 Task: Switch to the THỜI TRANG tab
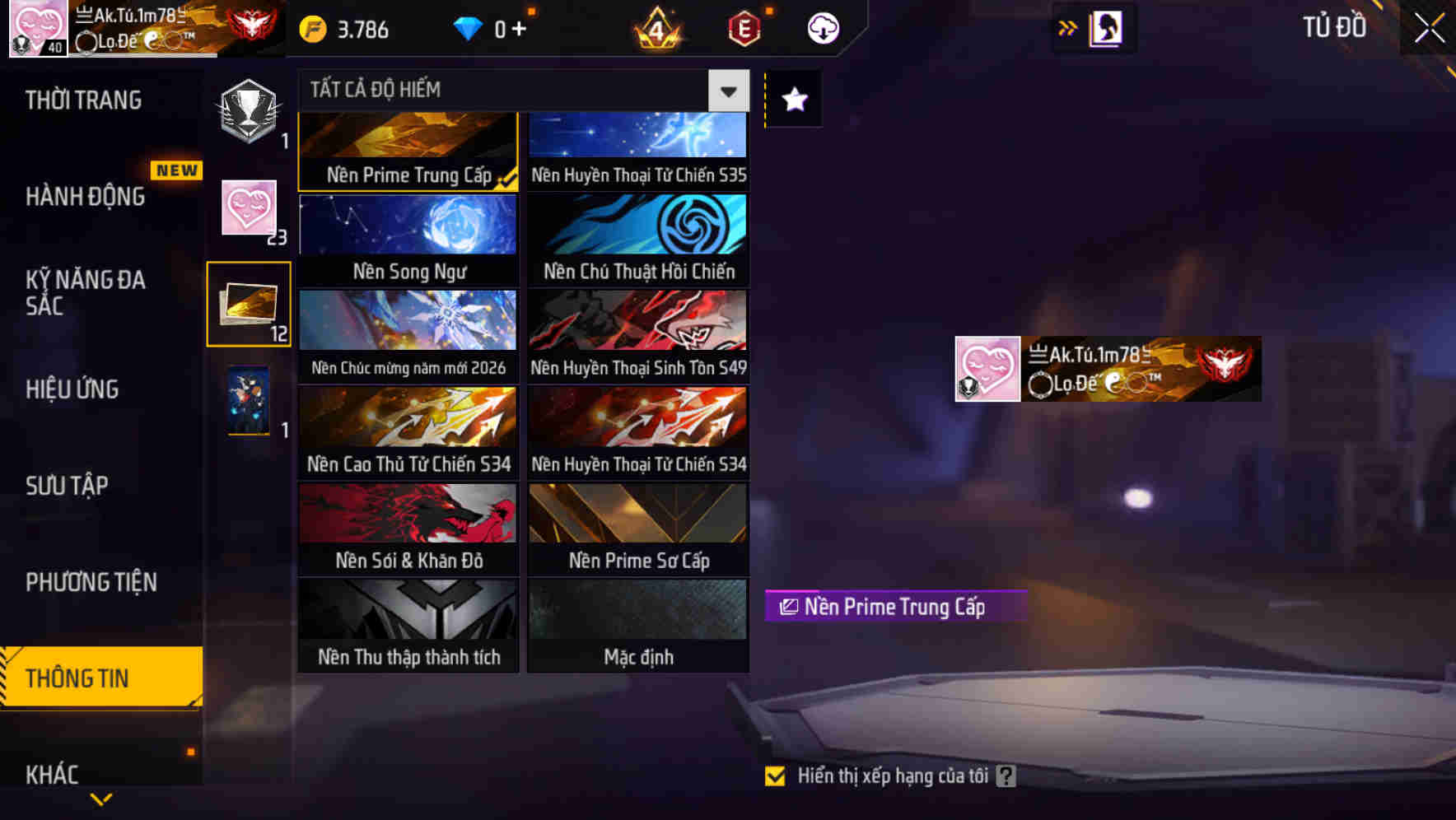(82, 100)
